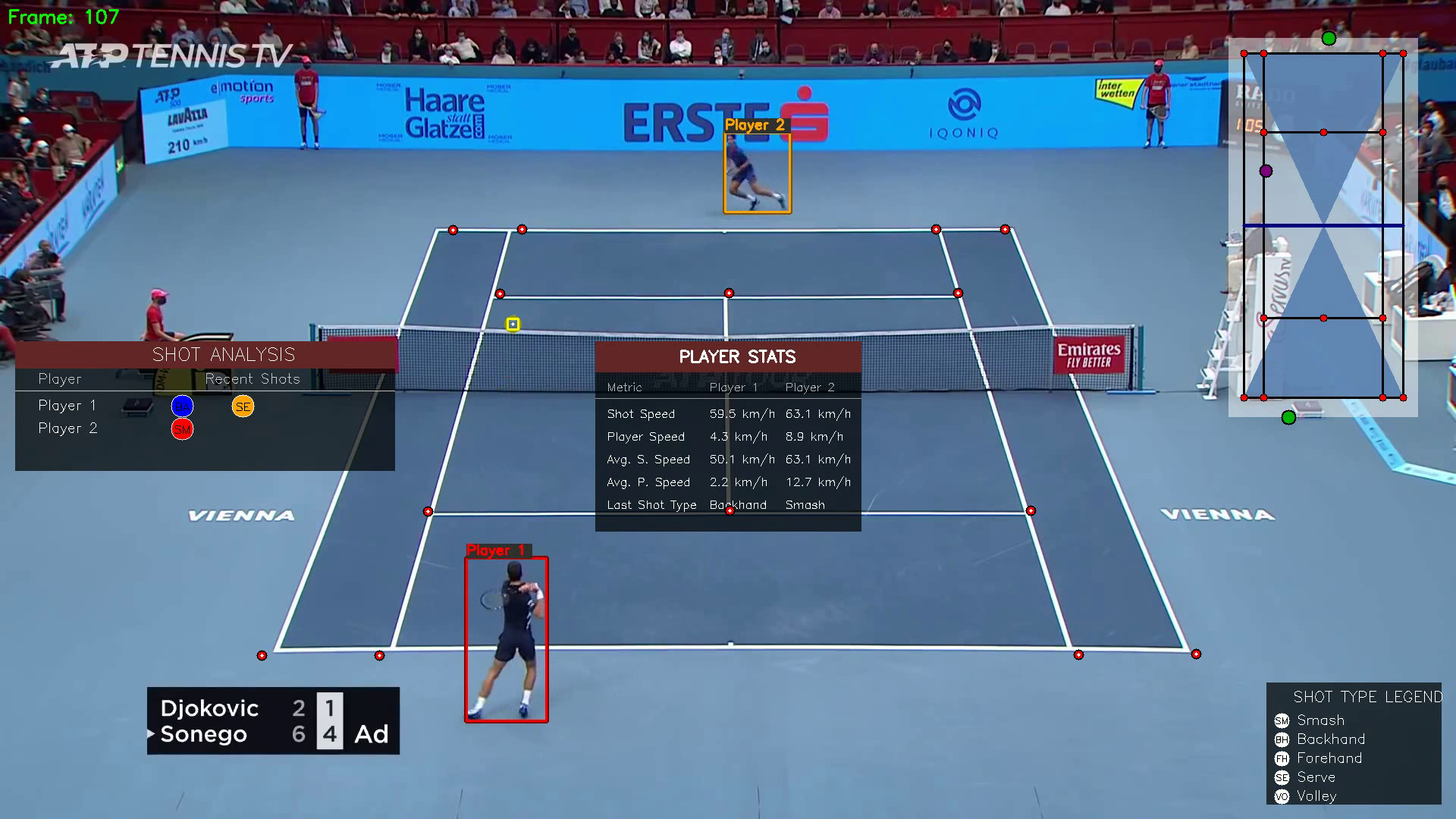Choose the Smash entry in the shot legend
Screen dimensions: 1456x819
coord(1319,720)
